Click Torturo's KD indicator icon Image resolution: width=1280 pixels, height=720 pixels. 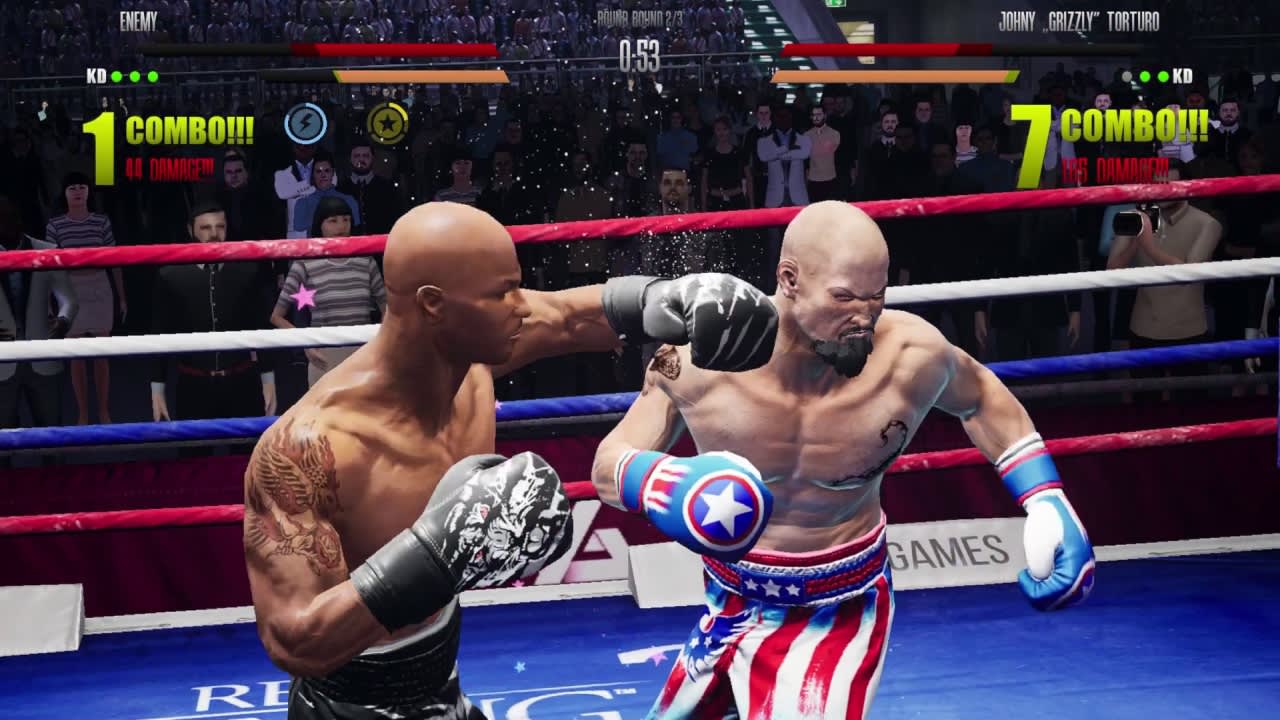pyautogui.click(x=1183, y=75)
